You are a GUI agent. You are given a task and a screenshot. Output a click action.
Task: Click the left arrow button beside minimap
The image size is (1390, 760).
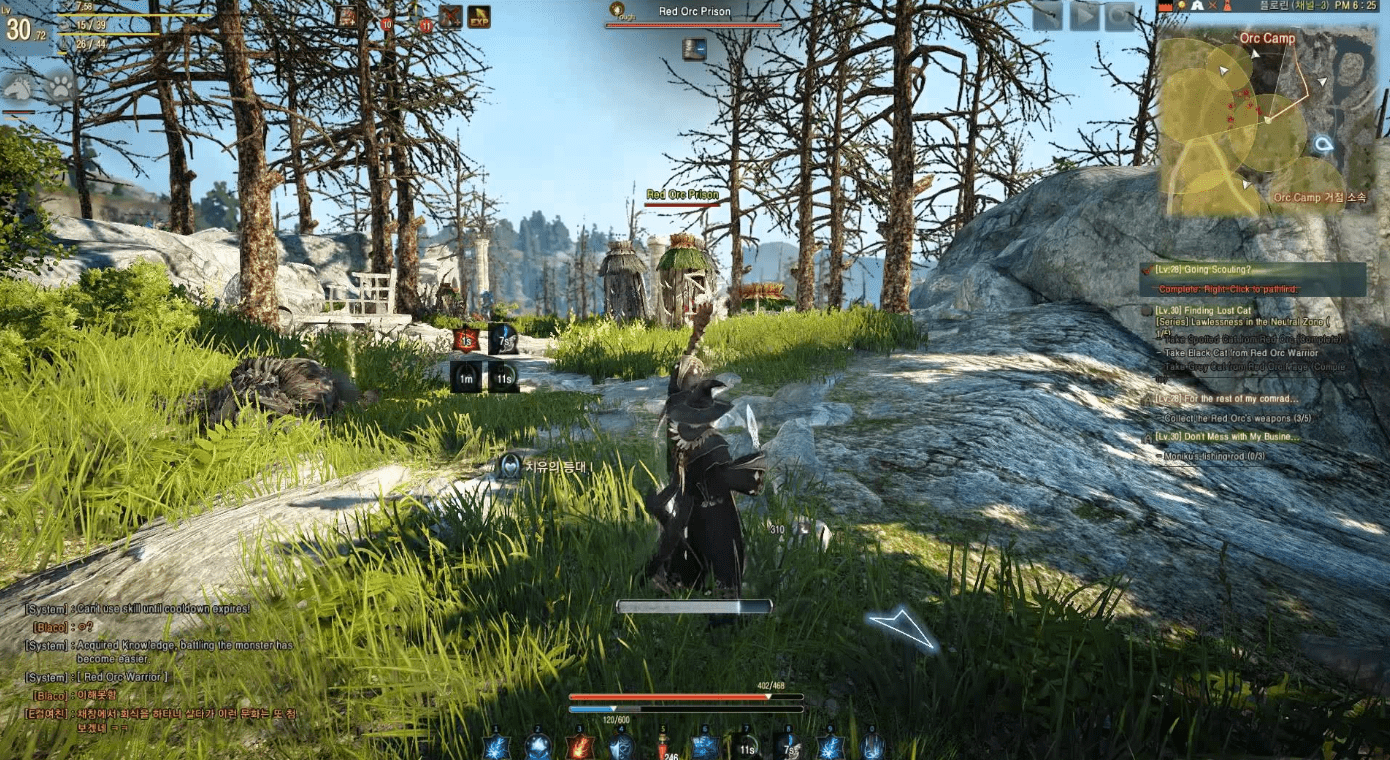point(1045,15)
